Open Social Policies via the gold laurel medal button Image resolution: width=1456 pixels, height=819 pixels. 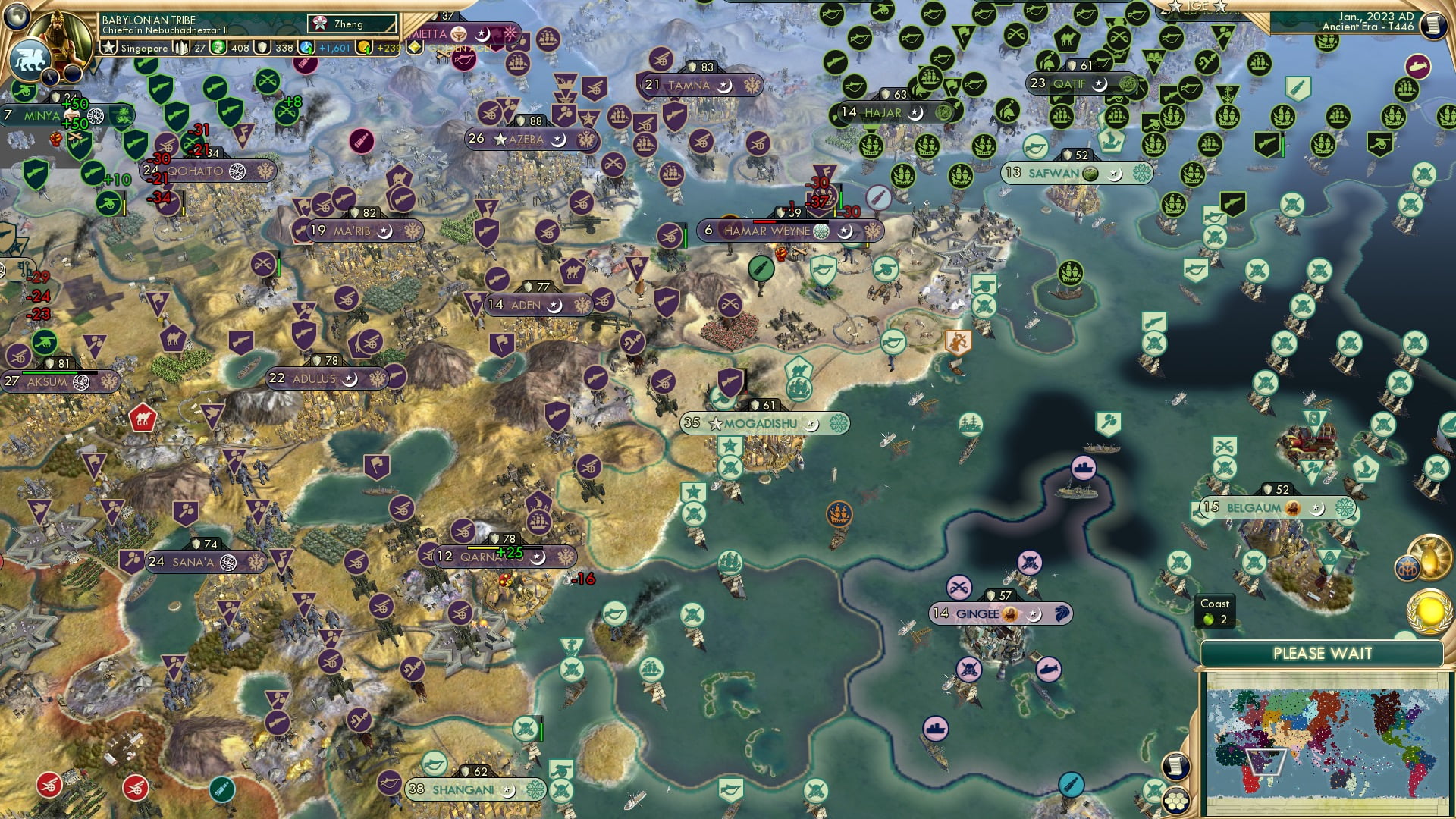tap(1429, 610)
